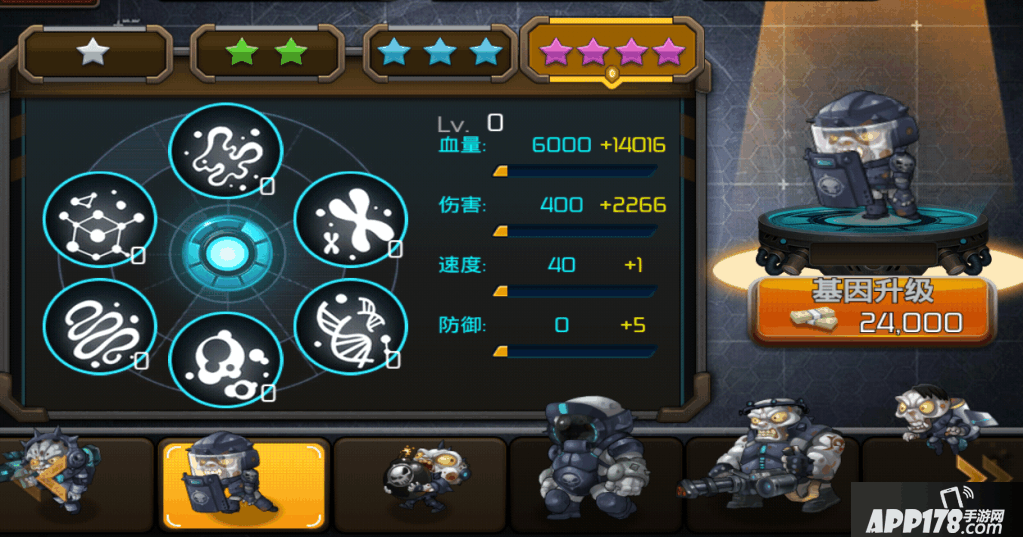The height and width of the screenshot is (537, 1023).
Task: Choose the chromosome X gene node
Action: pos(353,218)
